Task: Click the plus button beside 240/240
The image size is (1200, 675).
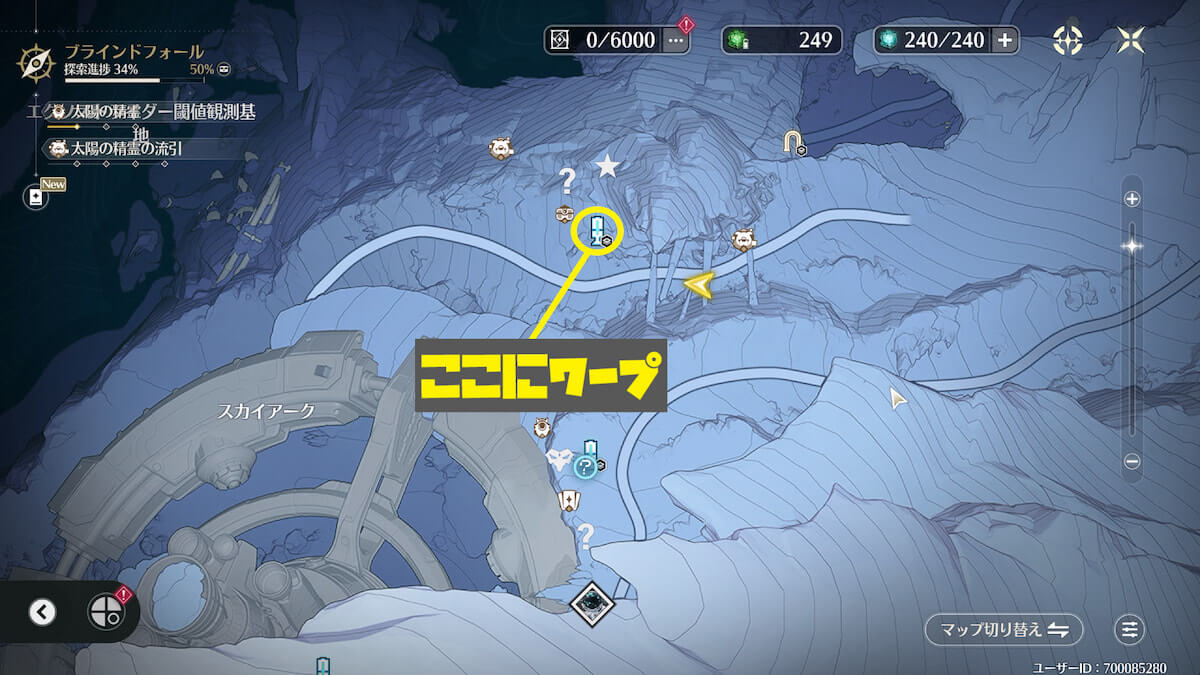Action: tap(1004, 40)
